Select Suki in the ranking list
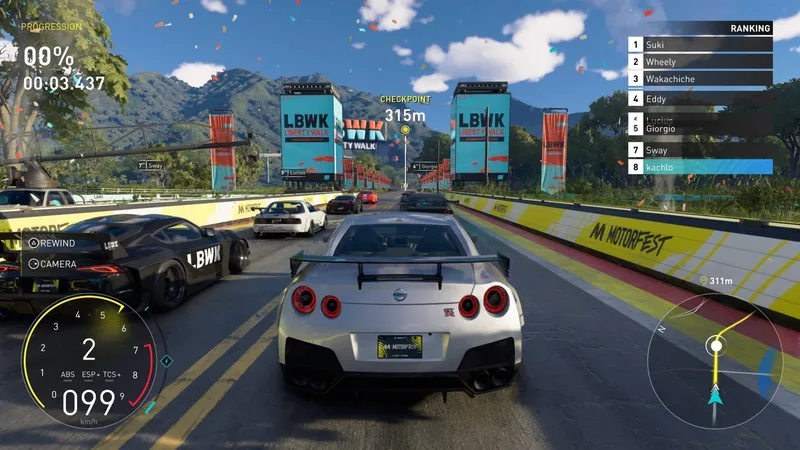This screenshot has width=800, height=450. click(700, 45)
